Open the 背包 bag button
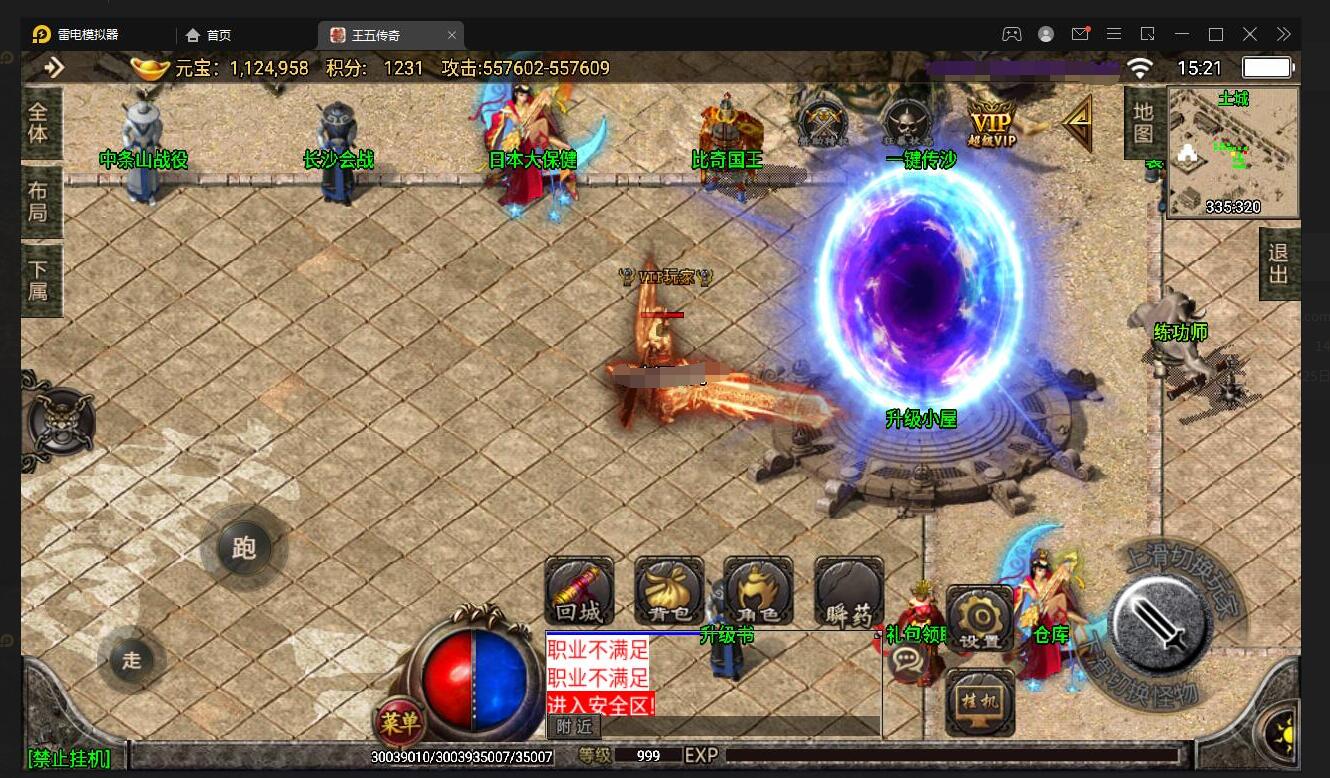The image size is (1330, 778). (x=669, y=591)
